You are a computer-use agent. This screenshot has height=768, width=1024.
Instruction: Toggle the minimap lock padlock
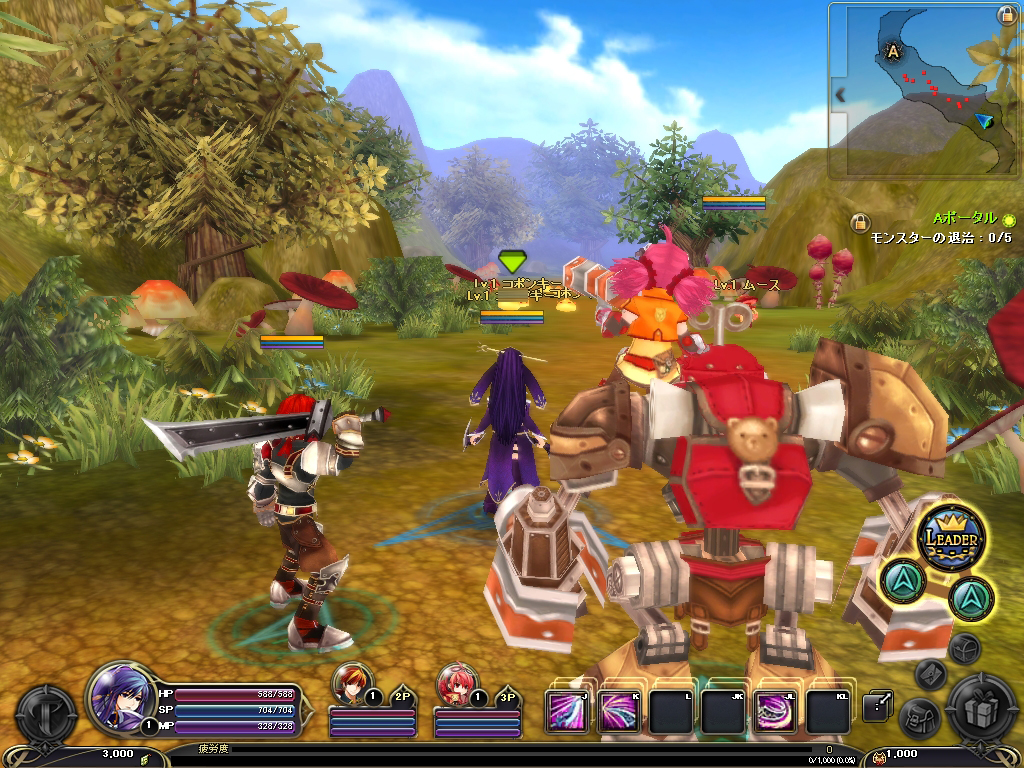[1007, 15]
